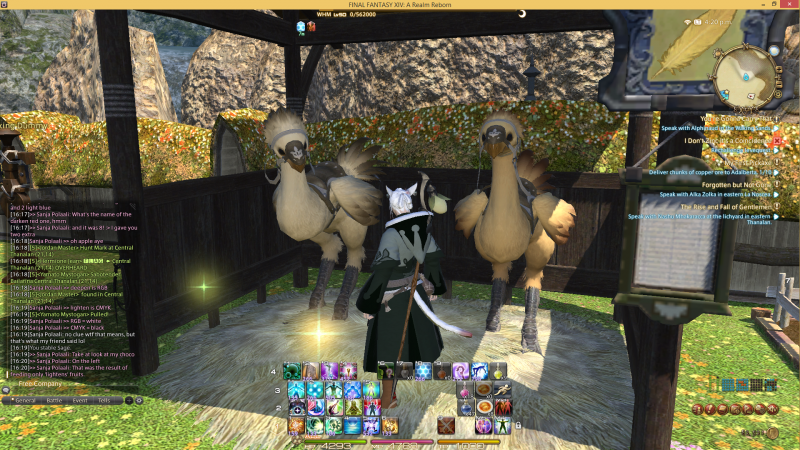The width and height of the screenshot is (800, 450).
Task: Open the Battle chat tab
Action: click(54, 400)
